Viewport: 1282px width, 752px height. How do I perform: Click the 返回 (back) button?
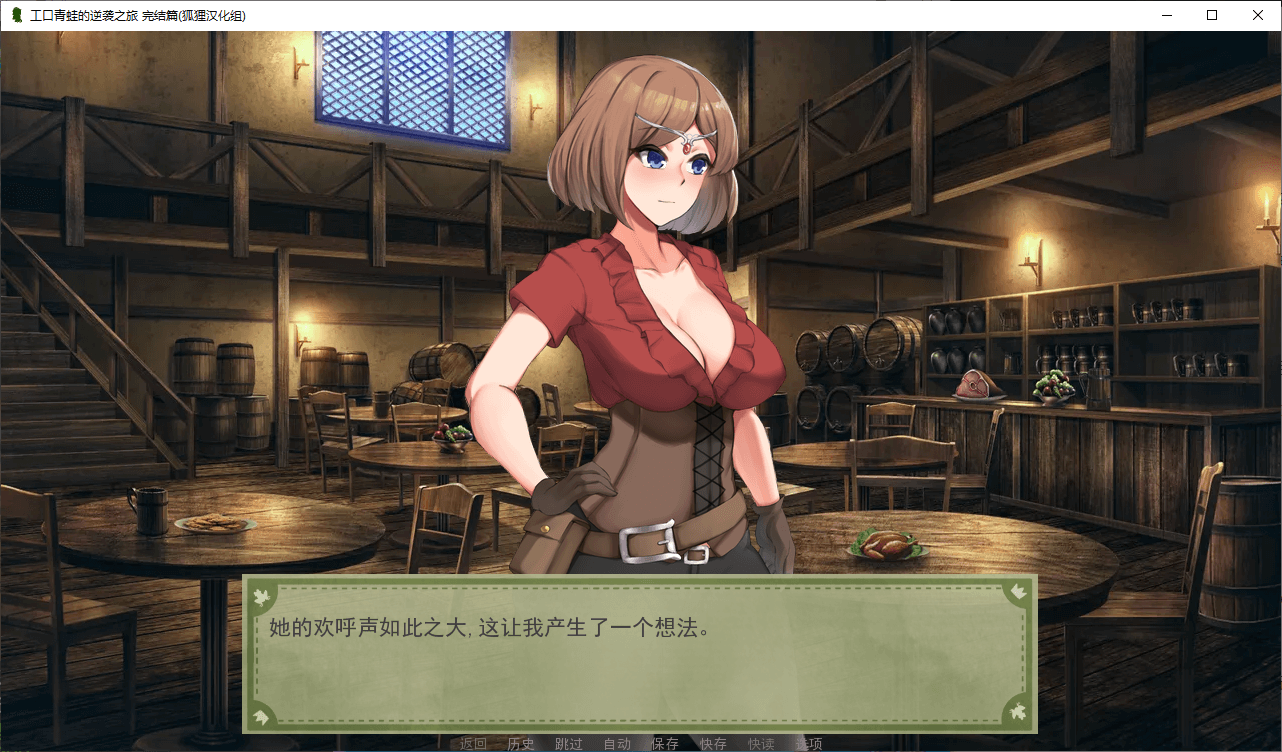473,743
